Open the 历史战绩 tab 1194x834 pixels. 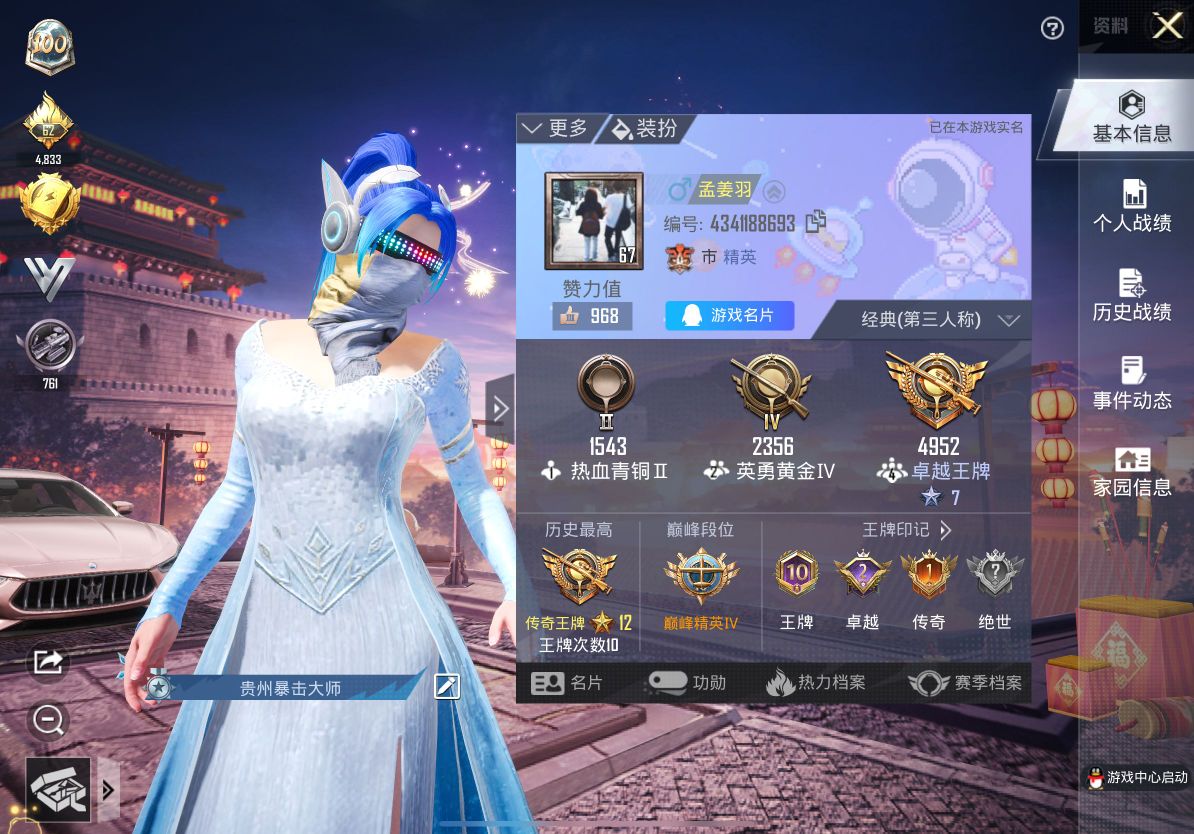point(1131,296)
